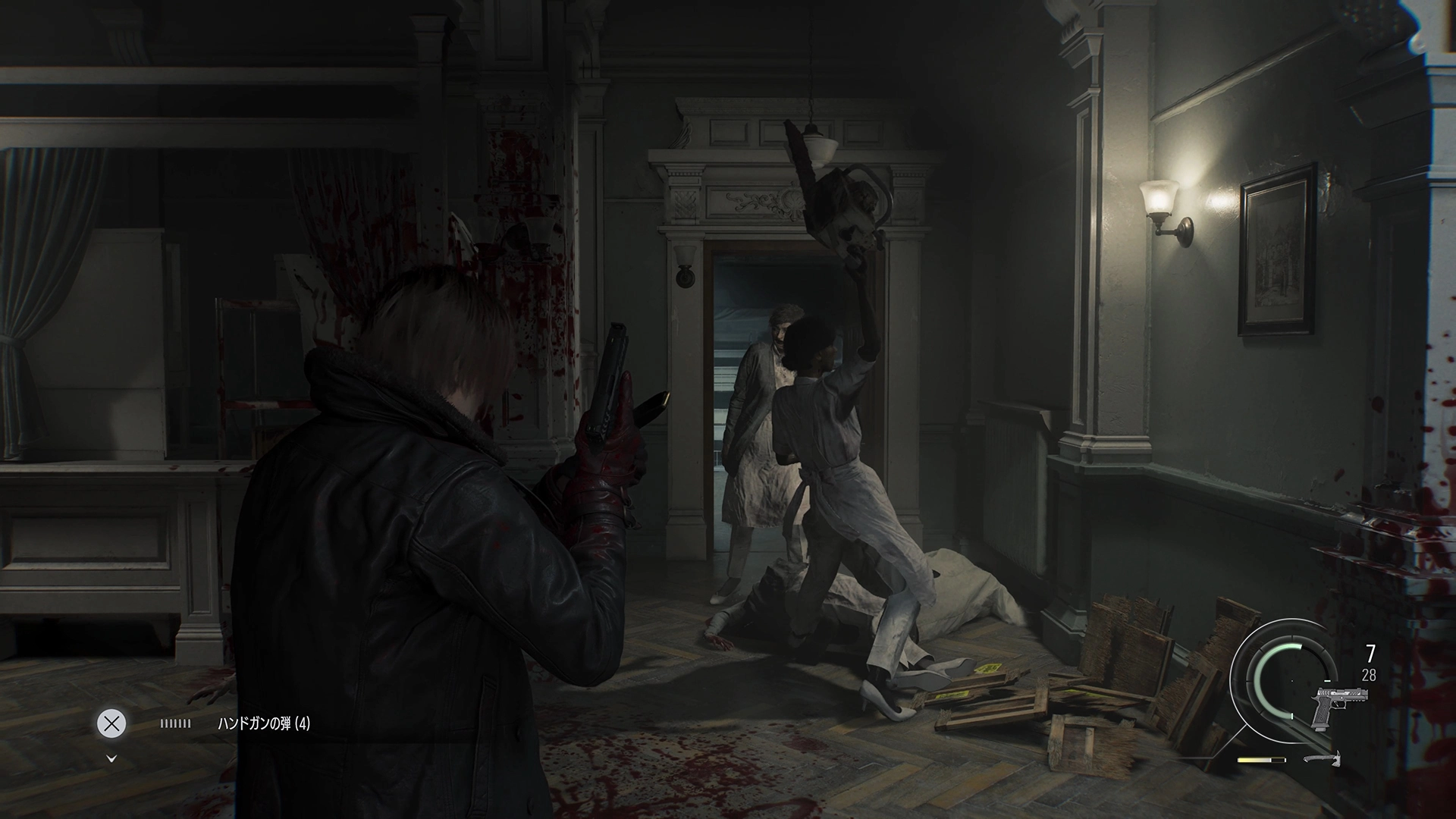The height and width of the screenshot is (819, 1456).
Task: Select the hand axe icon near the ammo display
Action: click(x=1323, y=760)
